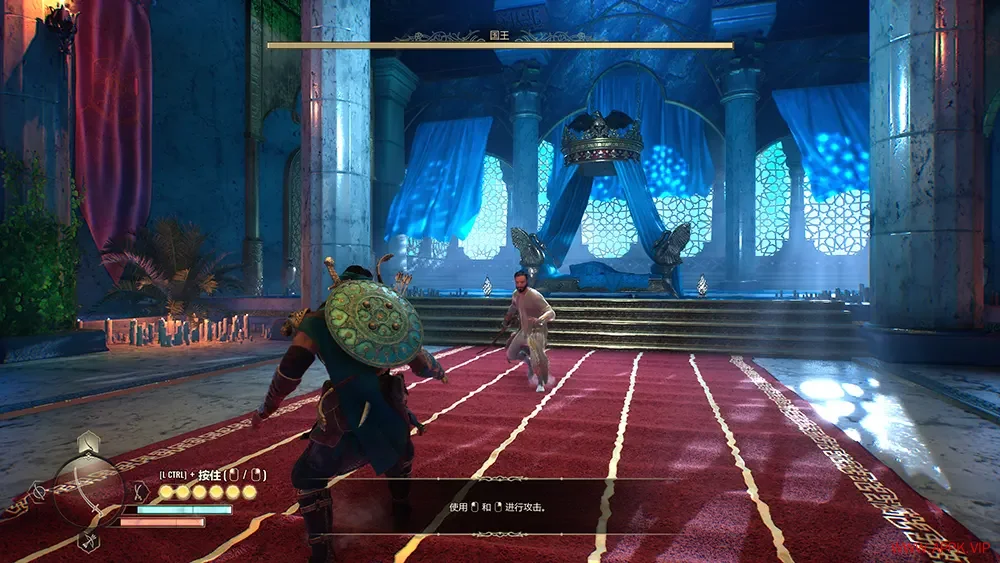Choose the sword and shield weapon slot
The height and width of the screenshot is (563, 1000).
click(39, 491)
